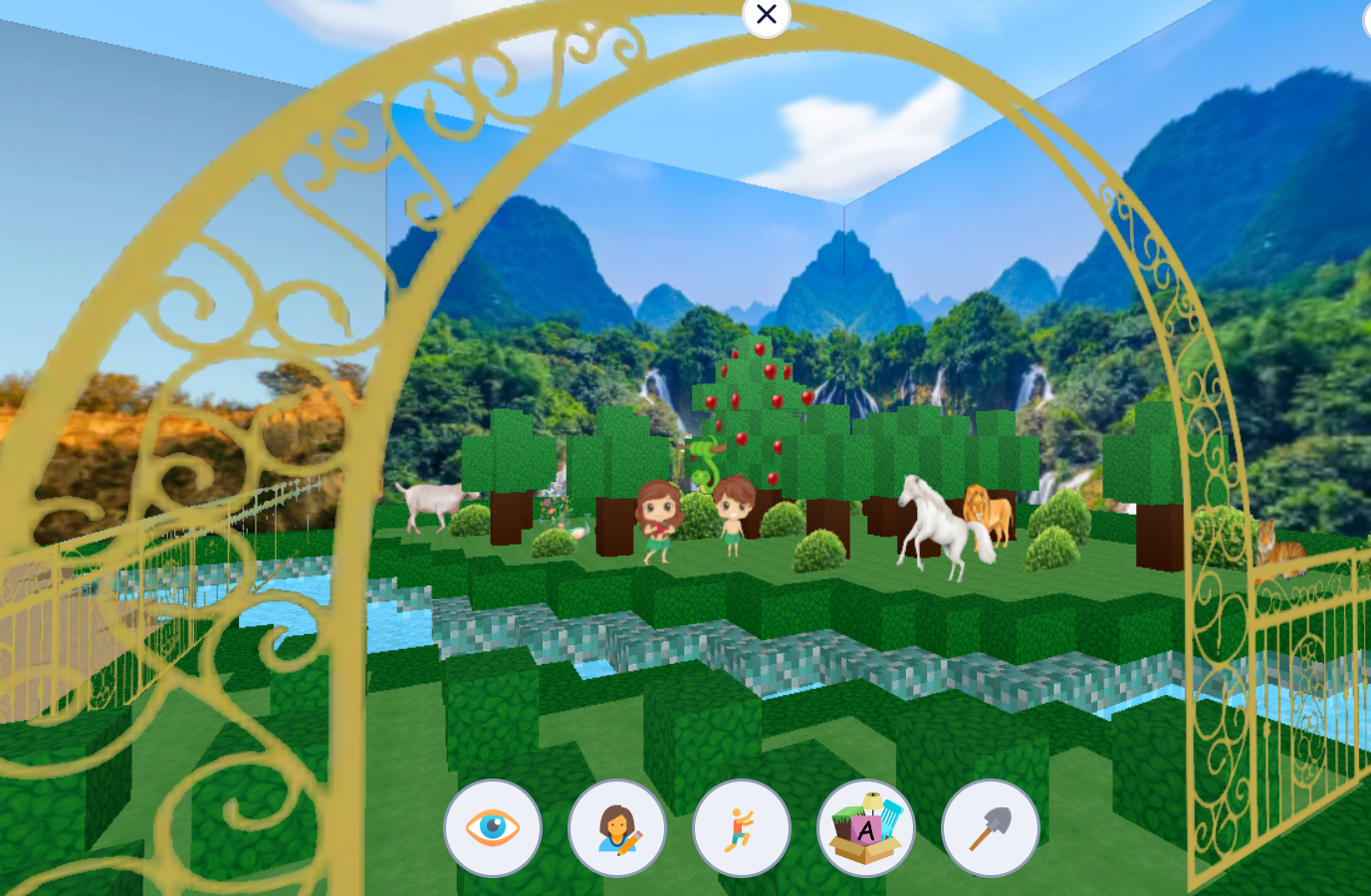The width and height of the screenshot is (1371, 896).
Task: Open the toy box asset library
Action: click(x=865, y=828)
